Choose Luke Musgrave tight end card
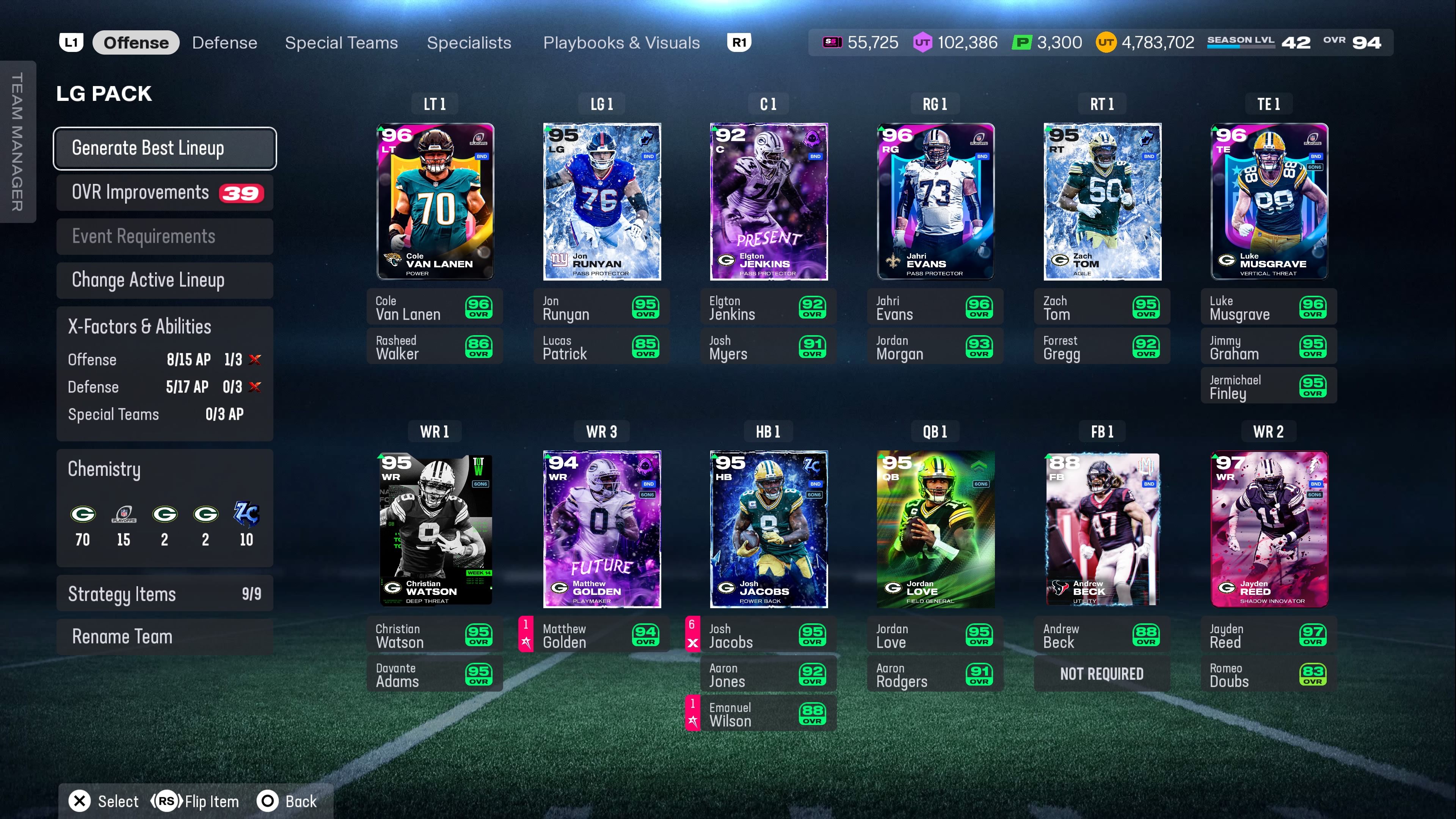The width and height of the screenshot is (1456, 819). click(1268, 201)
